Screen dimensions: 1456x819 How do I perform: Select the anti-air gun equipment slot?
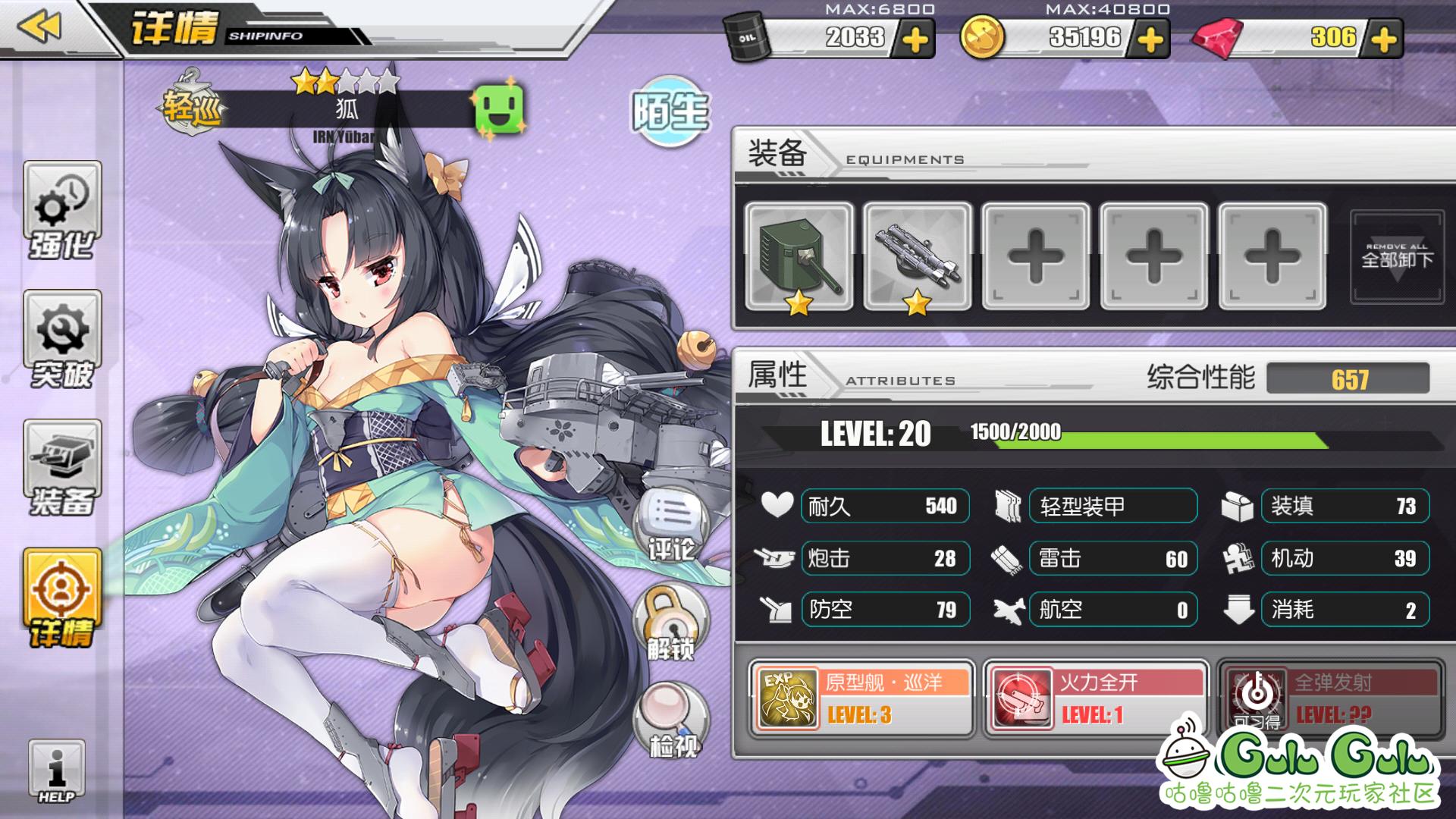[918, 256]
